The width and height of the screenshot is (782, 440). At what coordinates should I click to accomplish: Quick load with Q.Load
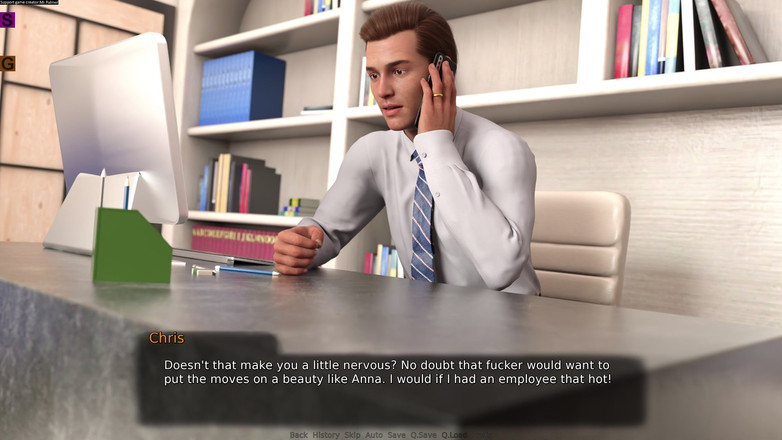[454, 435]
